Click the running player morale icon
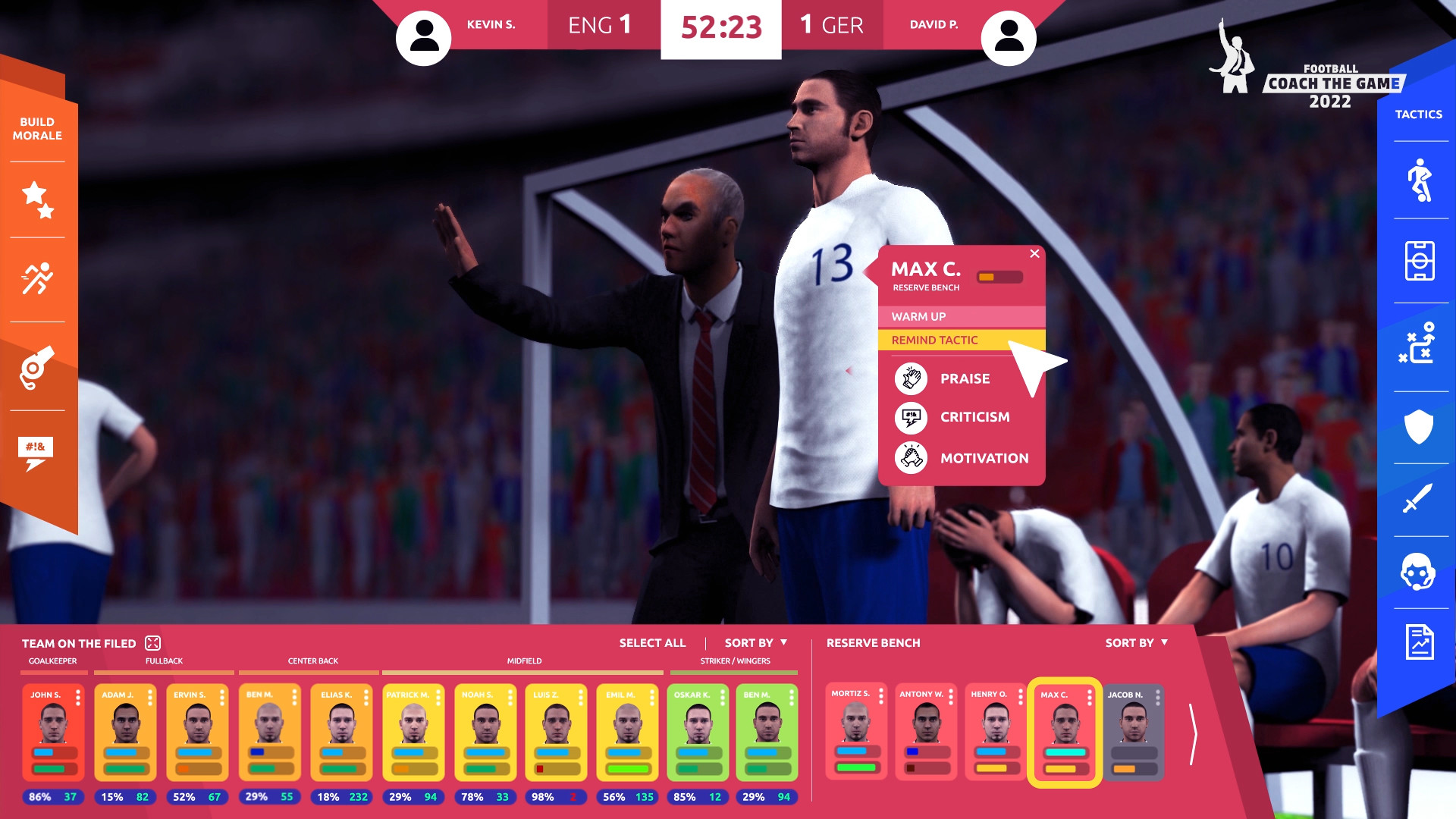Viewport: 1456px width, 819px height. click(x=36, y=278)
